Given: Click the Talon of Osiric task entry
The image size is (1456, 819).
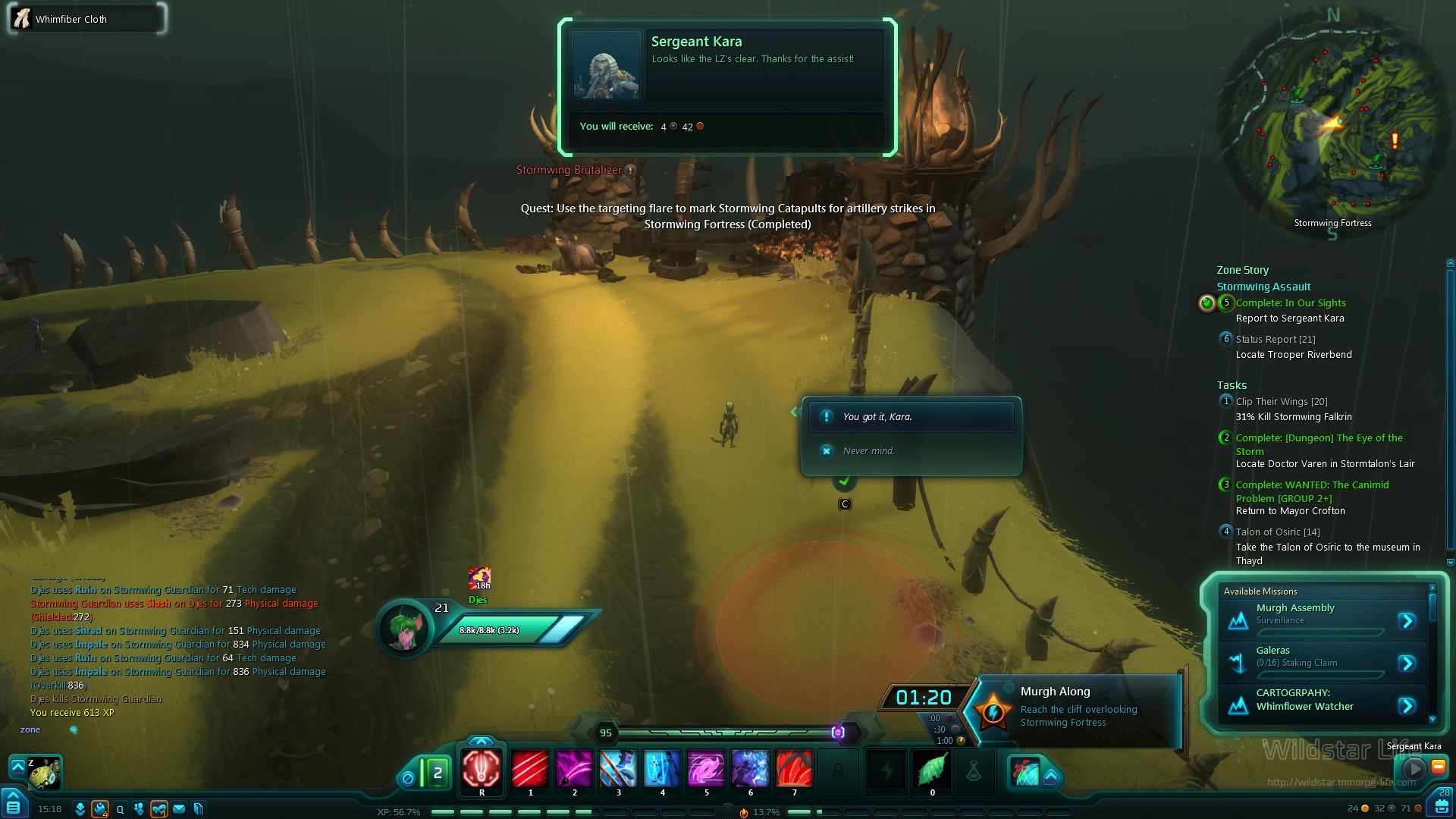Looking at the screenshot, I should tap(1277, 532).
